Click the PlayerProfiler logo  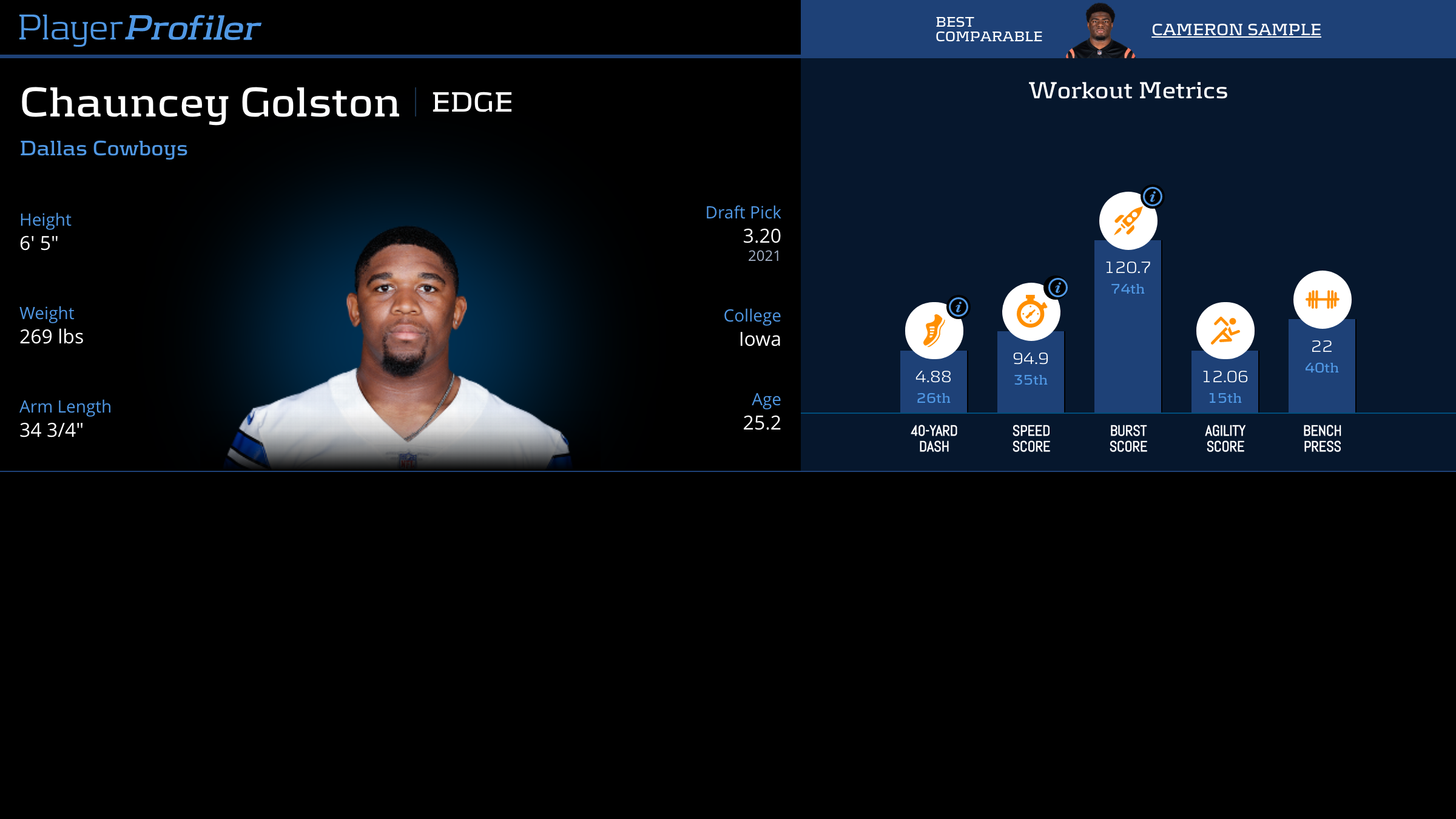140,28
